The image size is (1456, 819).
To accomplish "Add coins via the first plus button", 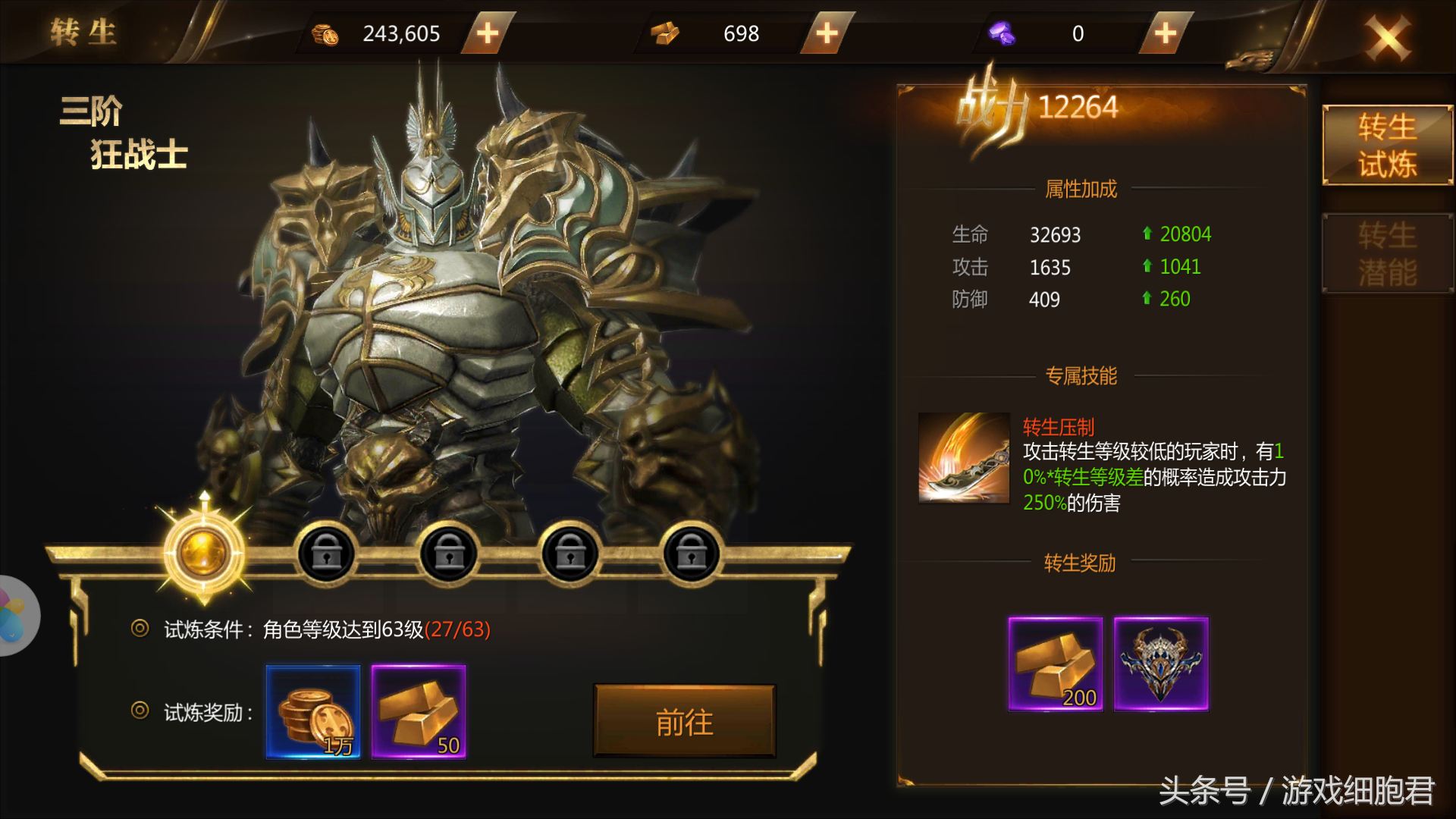I will (488, 33).
